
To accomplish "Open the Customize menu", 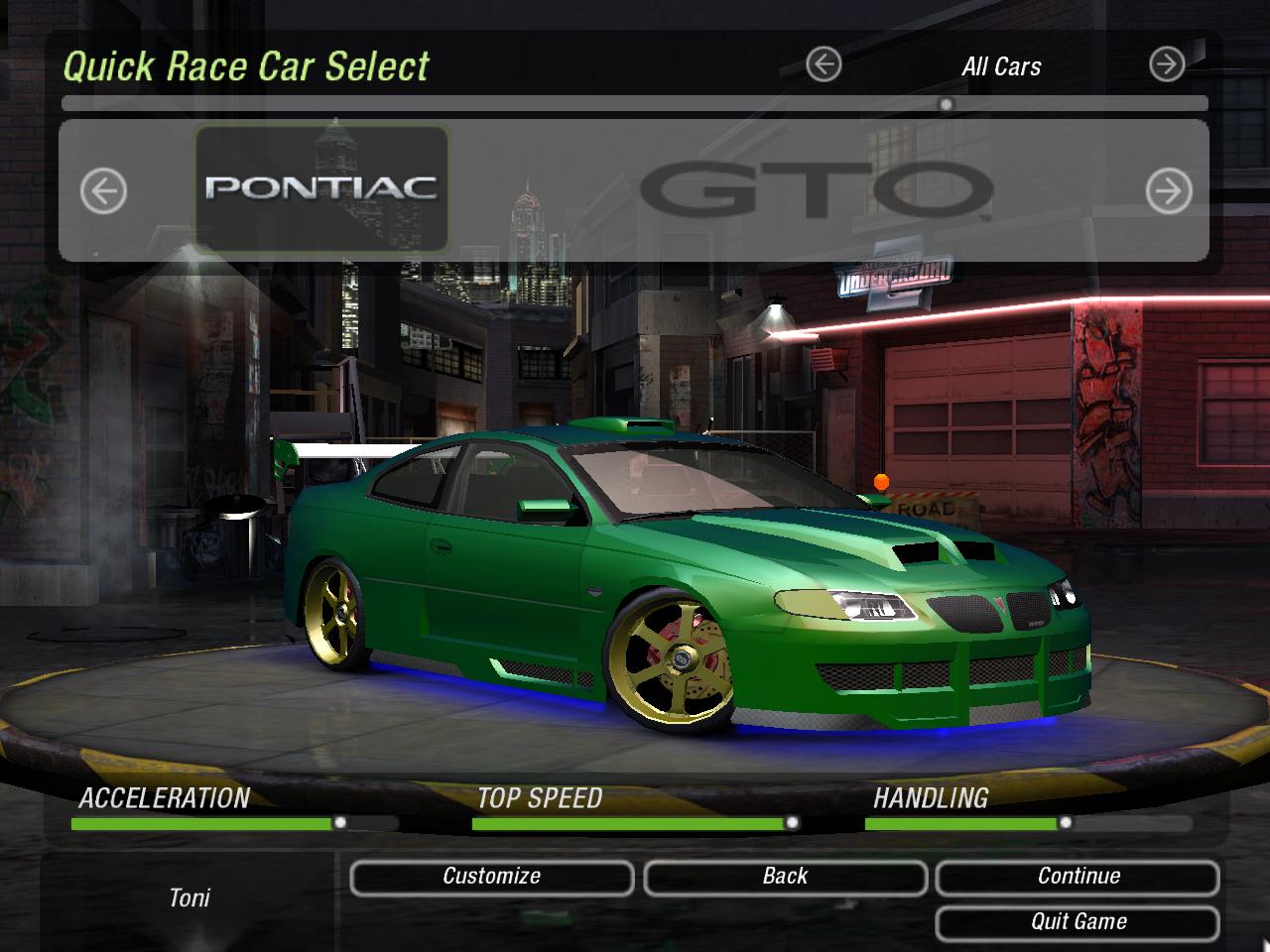I will tap(491, 877).
